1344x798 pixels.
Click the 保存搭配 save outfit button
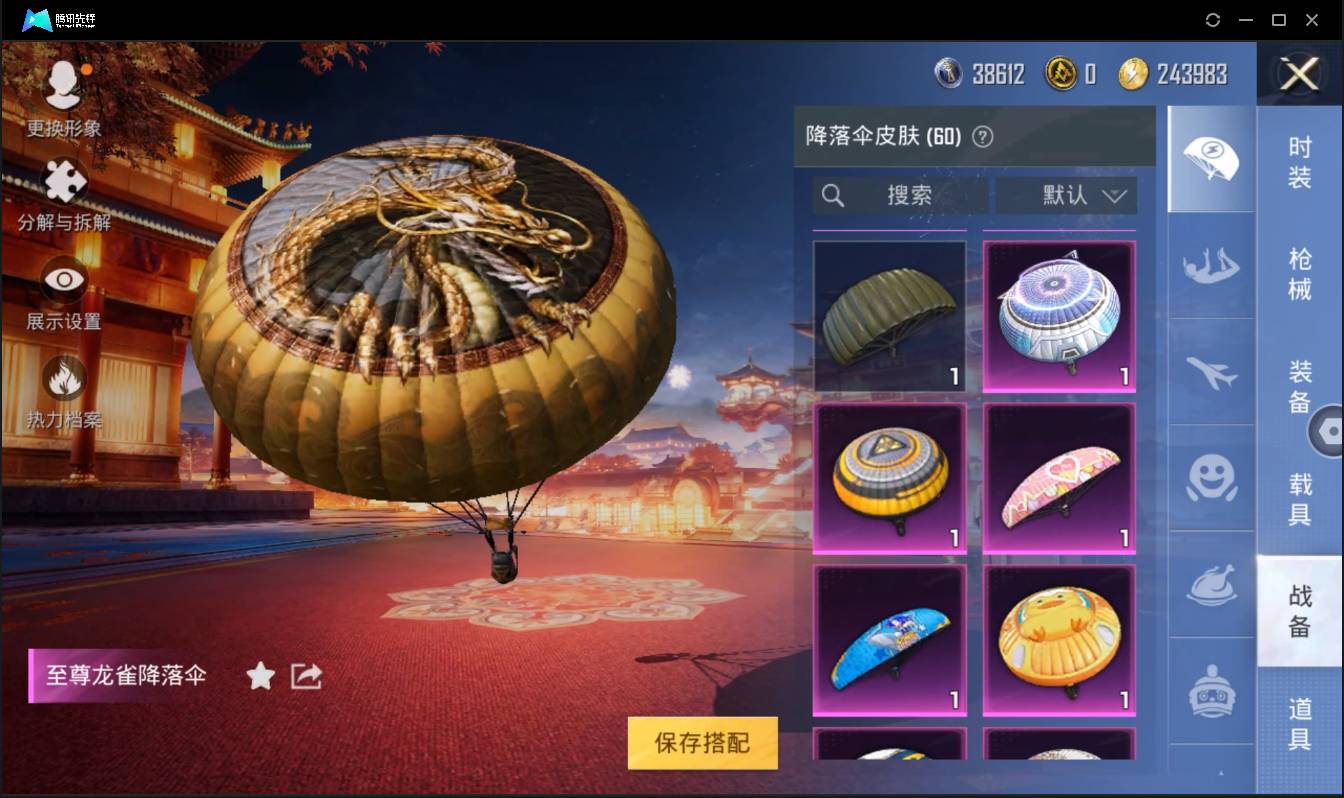702,743
